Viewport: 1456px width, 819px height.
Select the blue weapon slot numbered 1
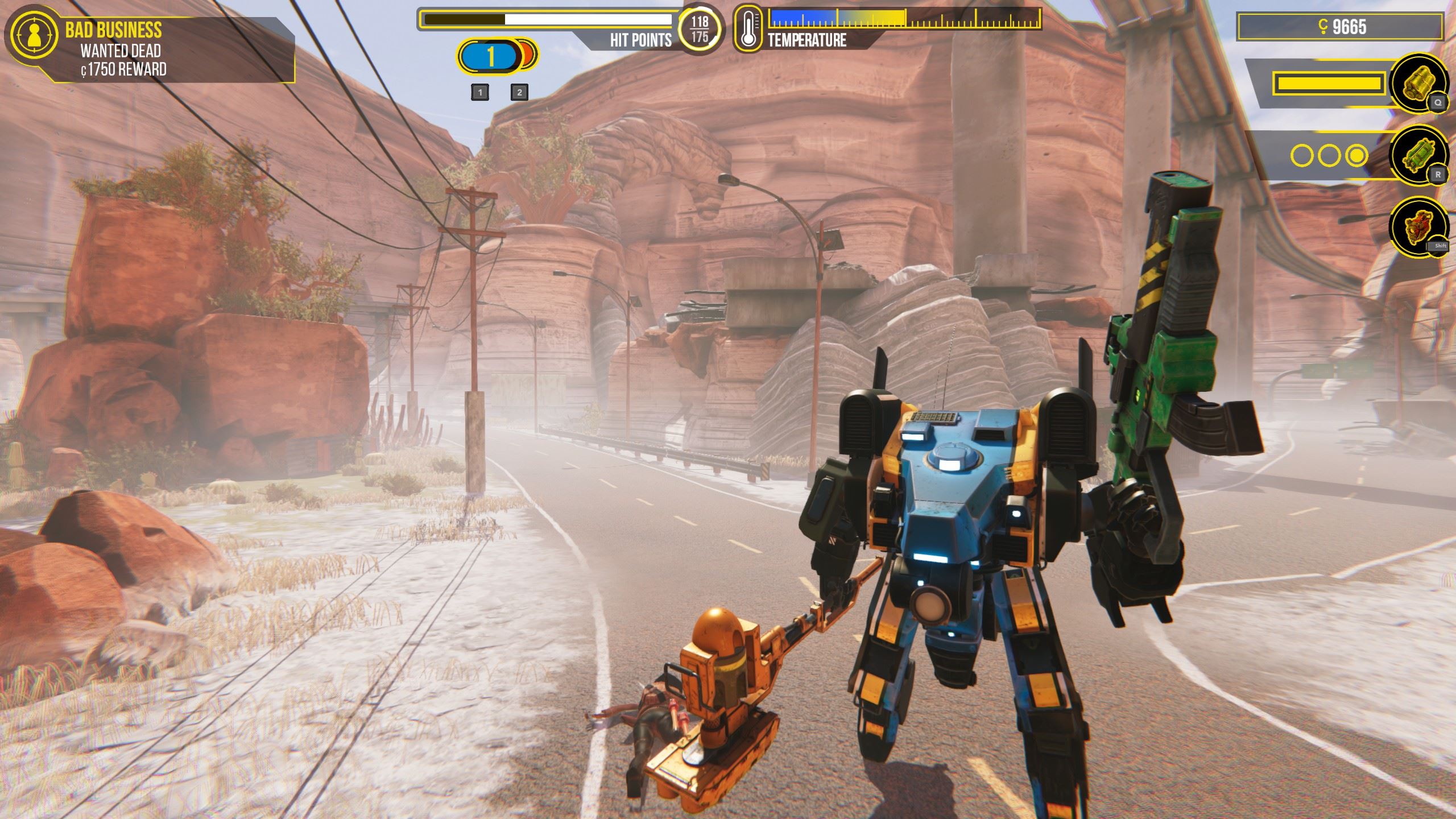coord(490,57)
